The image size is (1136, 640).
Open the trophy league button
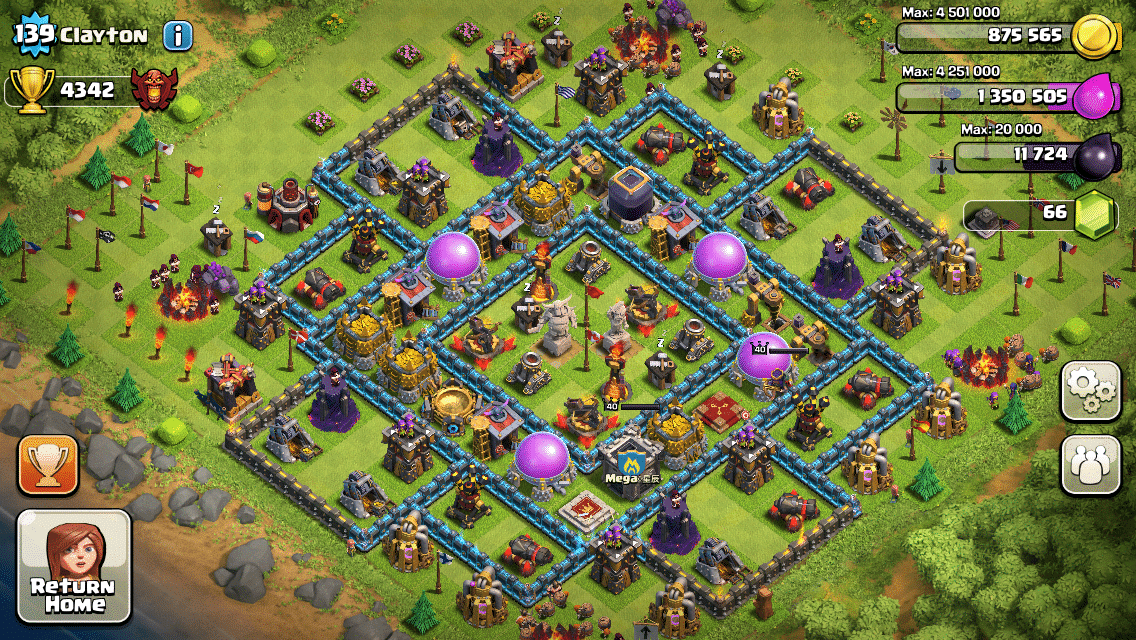click(x=46, y=465)
